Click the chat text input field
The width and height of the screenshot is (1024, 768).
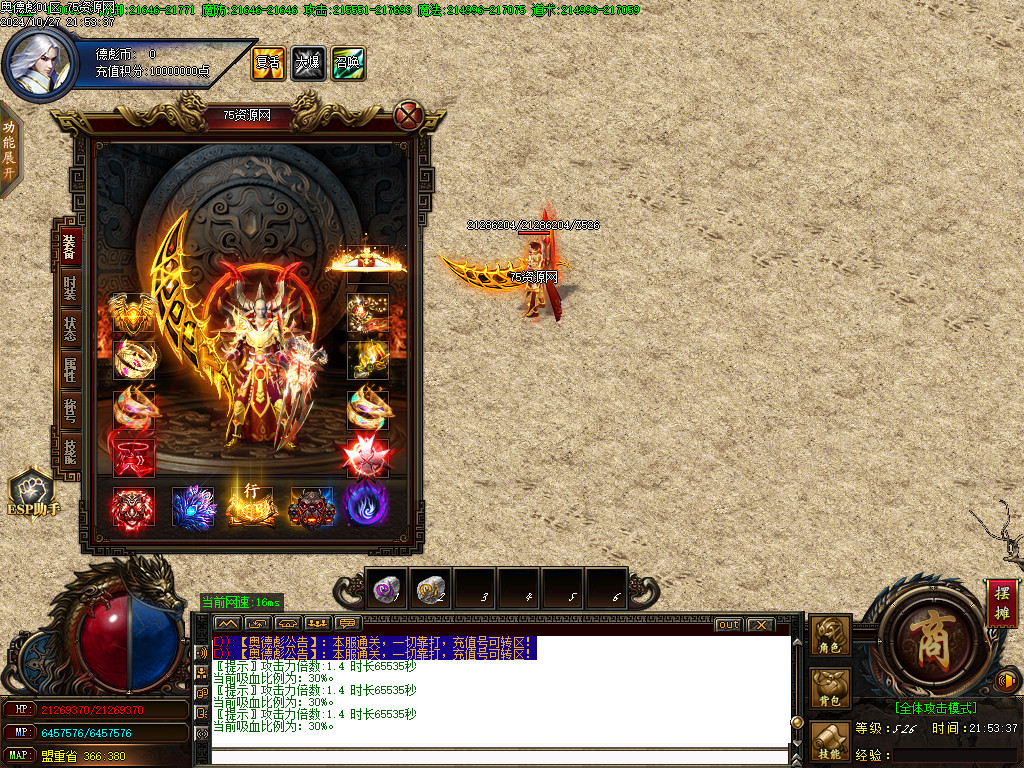[500, 756]
